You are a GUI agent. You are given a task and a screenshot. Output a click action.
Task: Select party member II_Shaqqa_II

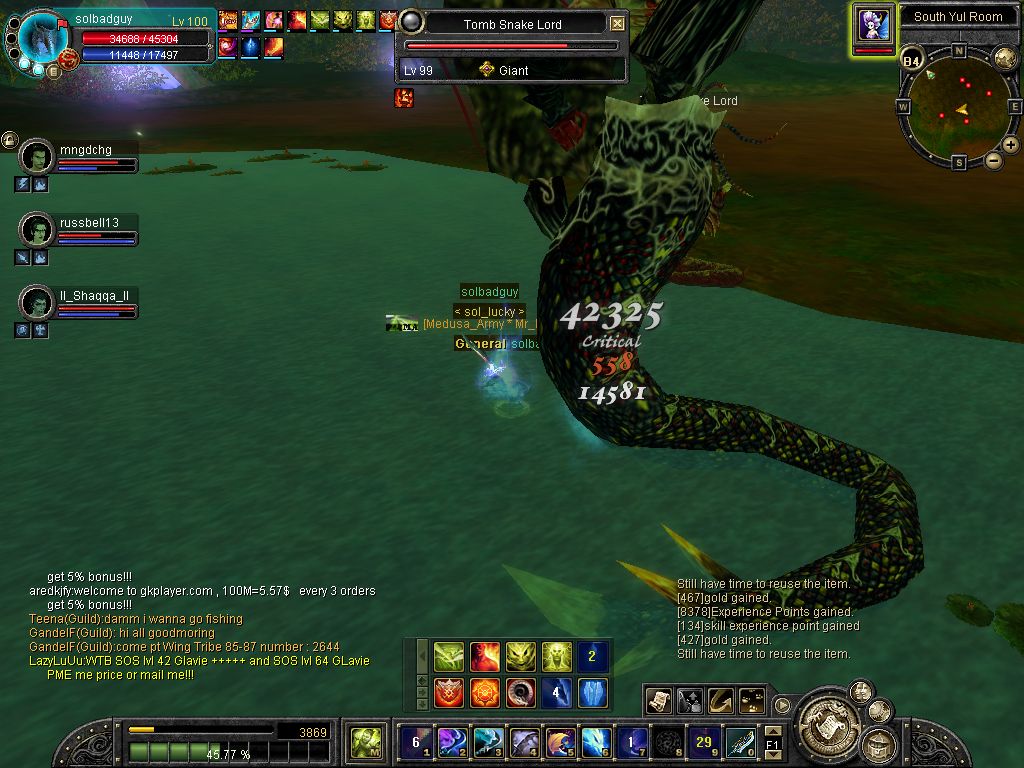click(37, 301)
